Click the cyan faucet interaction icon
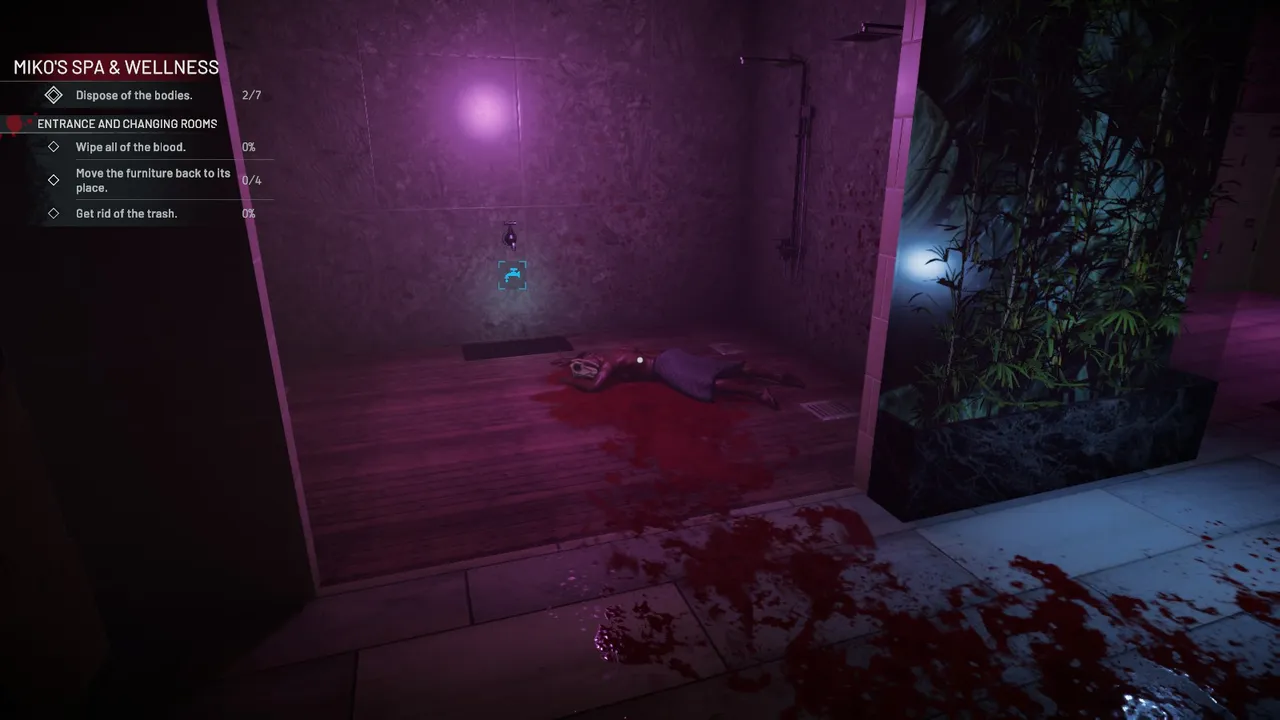 click(x=512, y=274)
